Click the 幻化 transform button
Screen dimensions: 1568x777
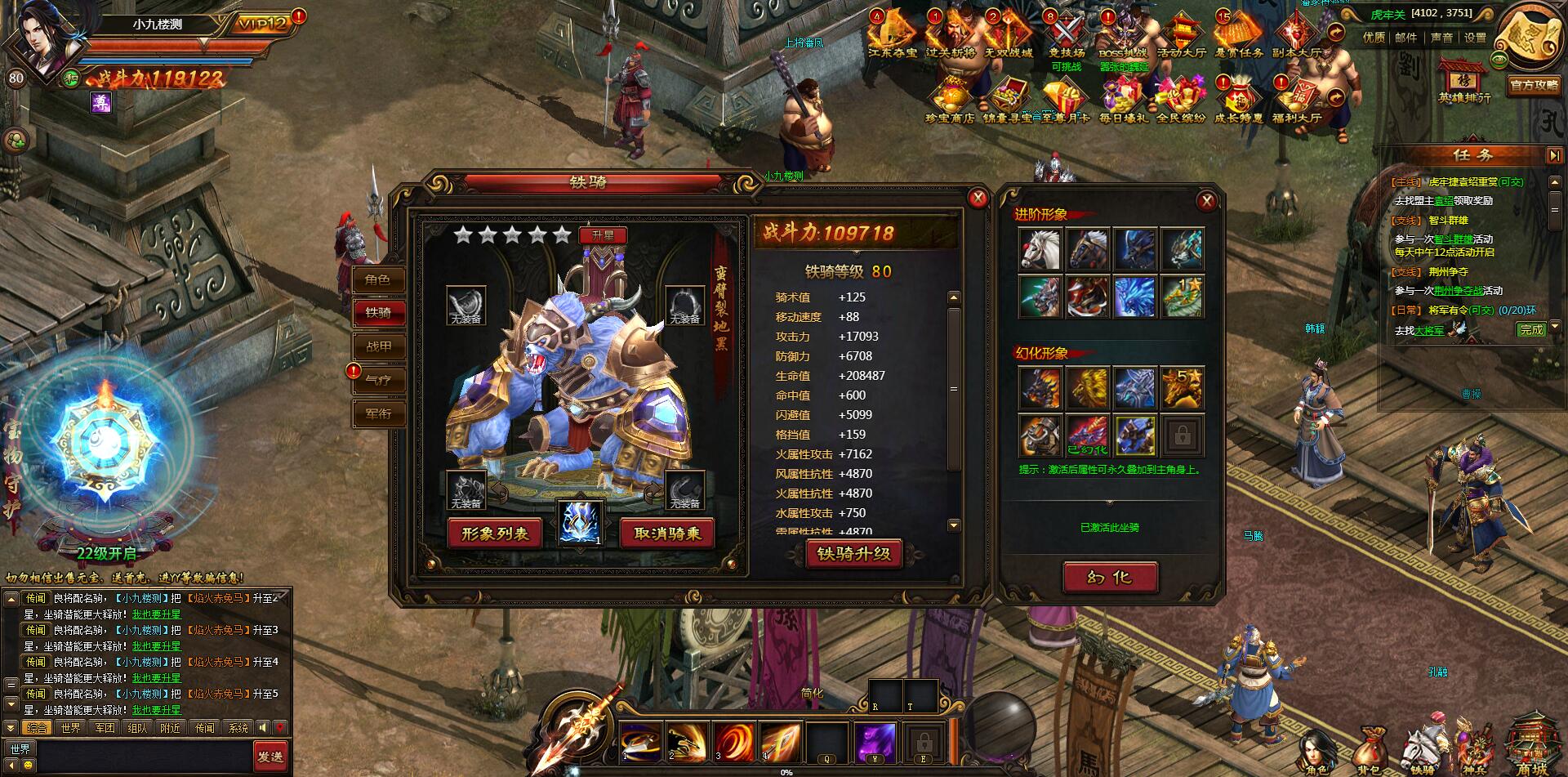pos(1109,576)
